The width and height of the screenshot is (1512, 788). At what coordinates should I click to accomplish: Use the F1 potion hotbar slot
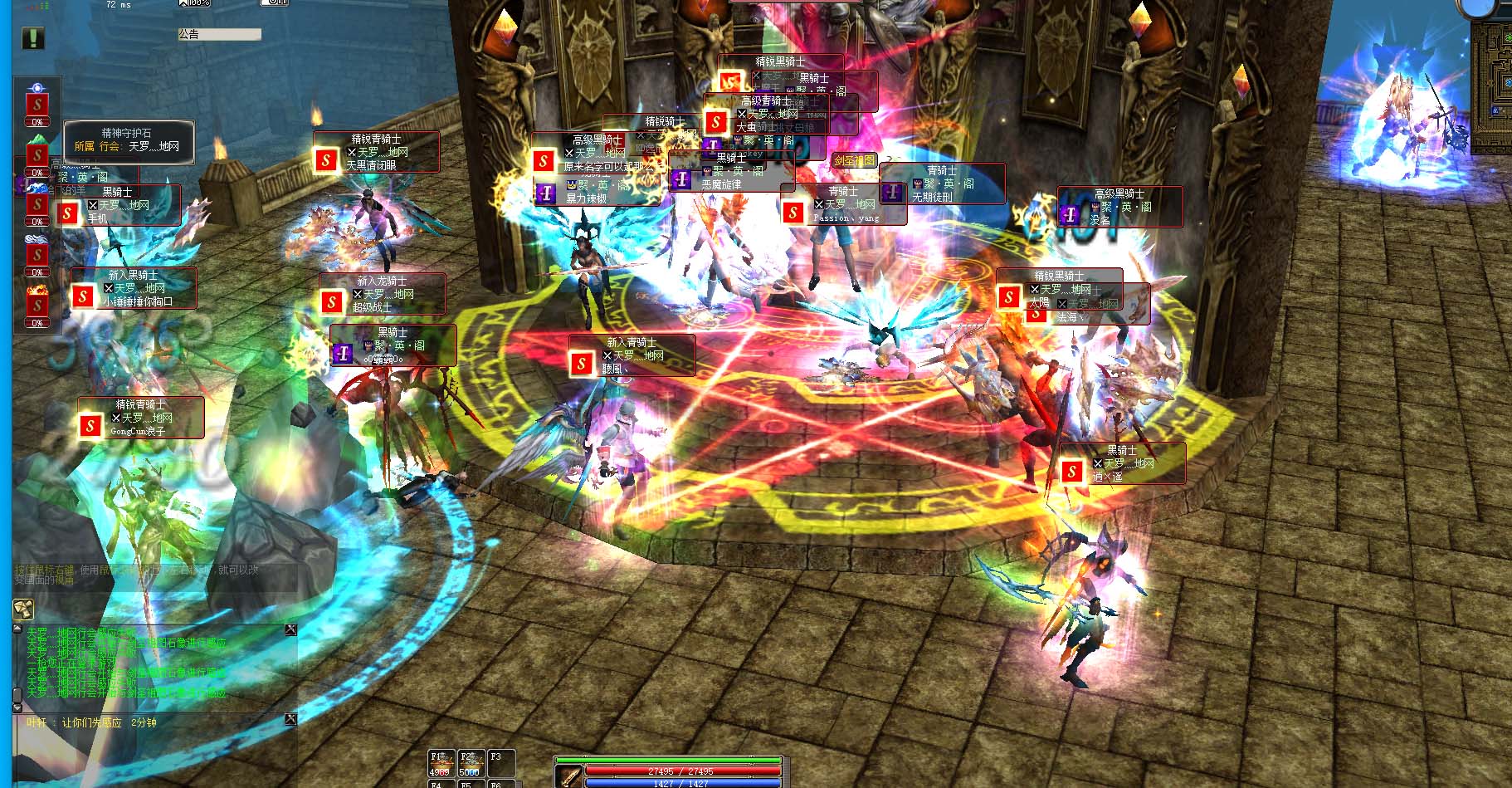(441, 763)
